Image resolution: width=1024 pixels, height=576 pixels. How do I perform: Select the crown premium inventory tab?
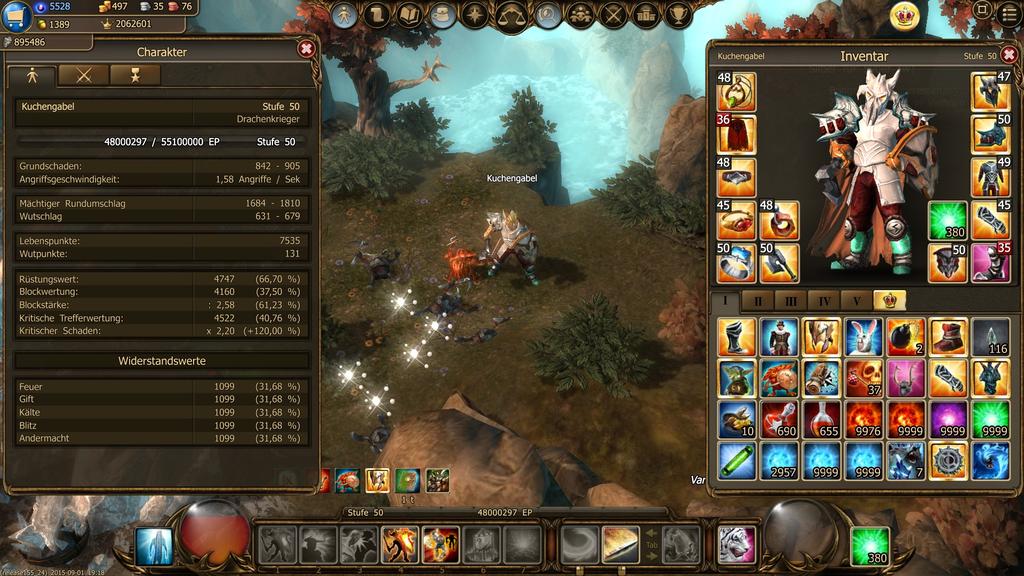click(889, 300)
